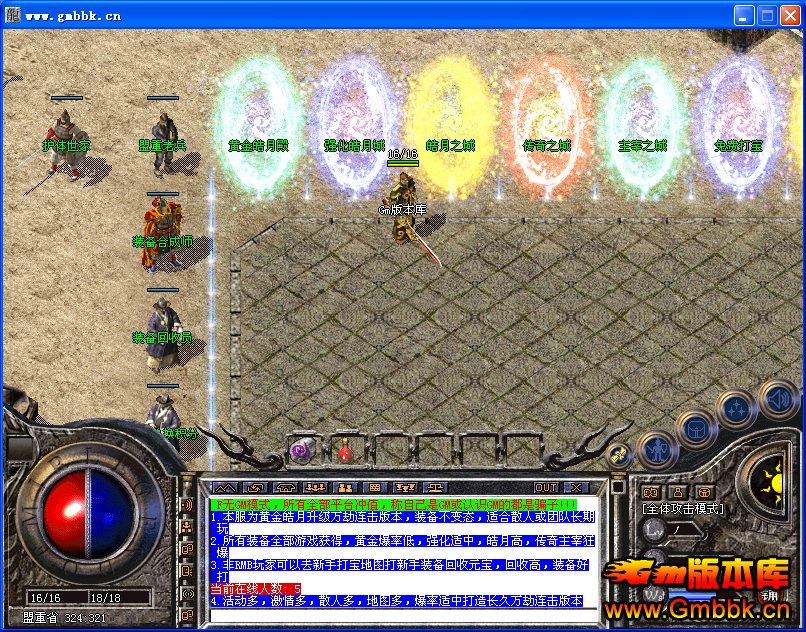
Task: Toggle sound with the speaker button
Action: tap(777, 398)
